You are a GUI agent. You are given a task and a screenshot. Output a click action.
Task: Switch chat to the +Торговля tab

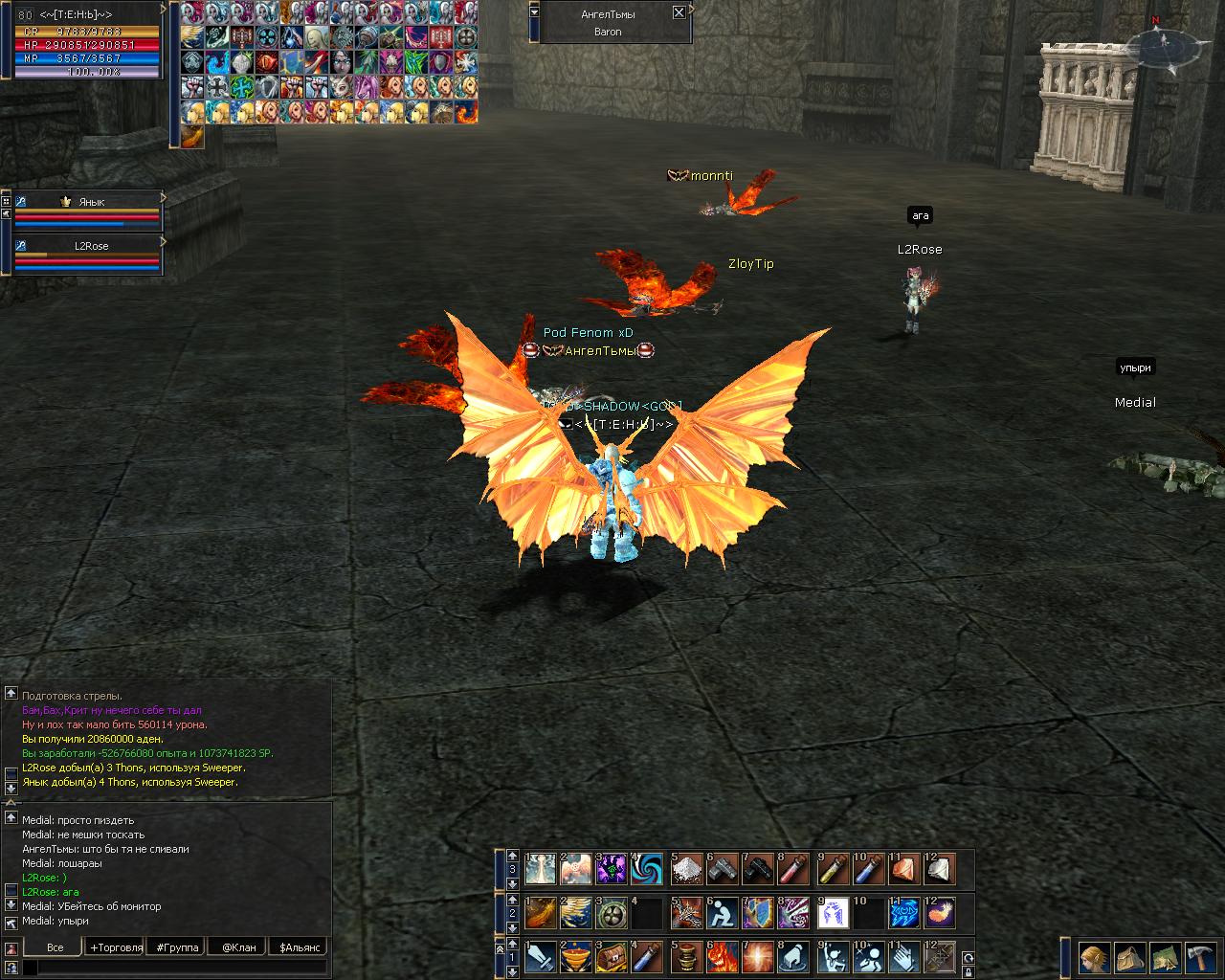pos(116,947)
